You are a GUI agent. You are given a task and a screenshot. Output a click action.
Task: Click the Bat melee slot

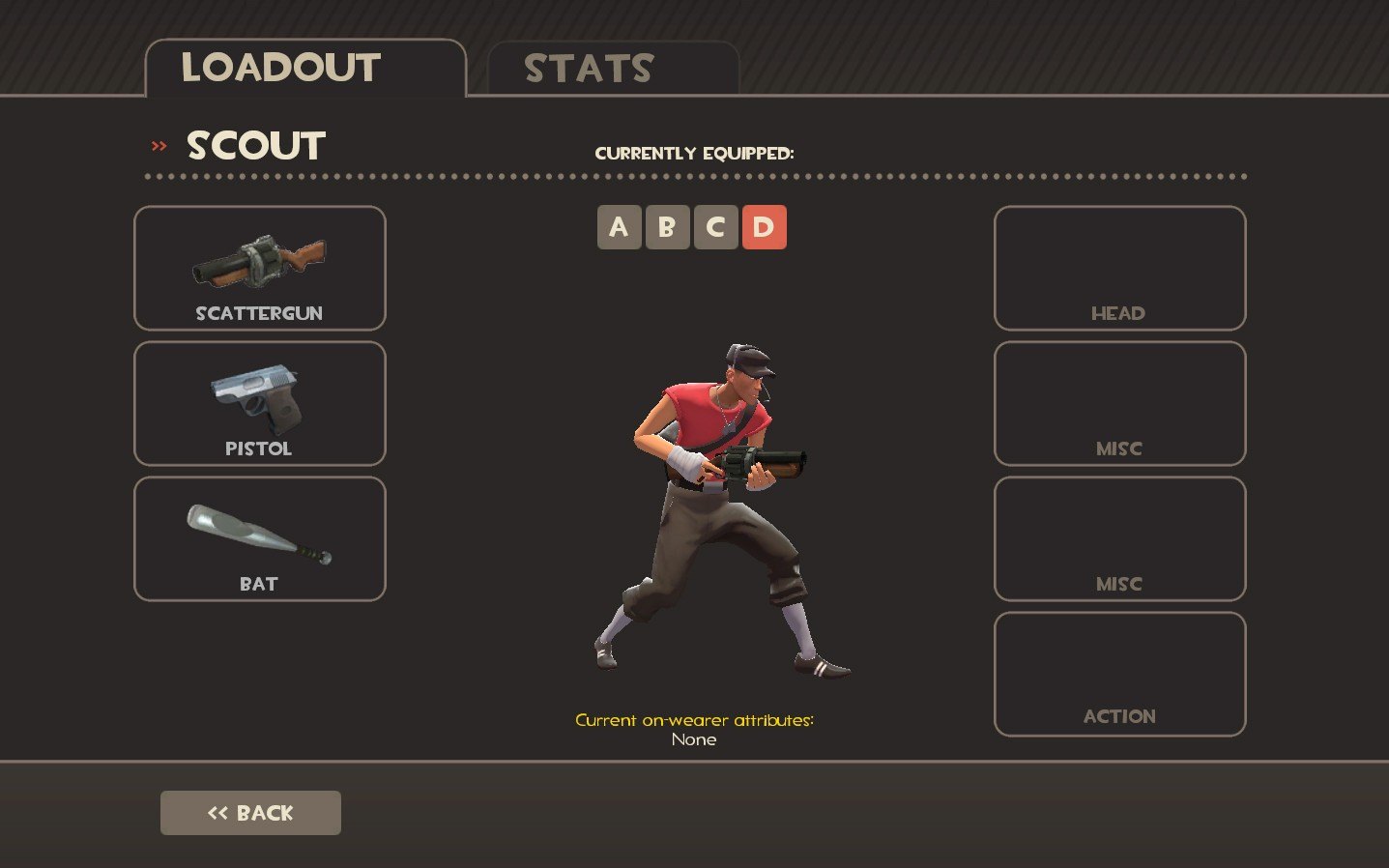click(x=259, y=538)
